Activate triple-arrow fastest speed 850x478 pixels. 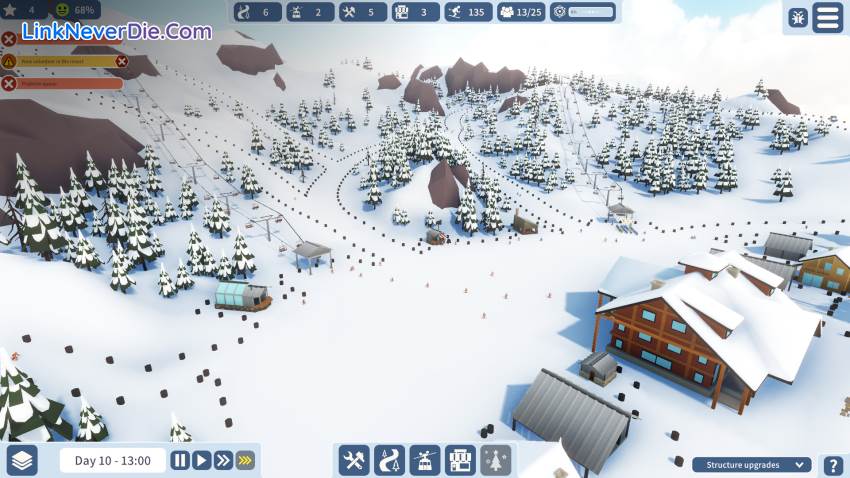(245, 460)
